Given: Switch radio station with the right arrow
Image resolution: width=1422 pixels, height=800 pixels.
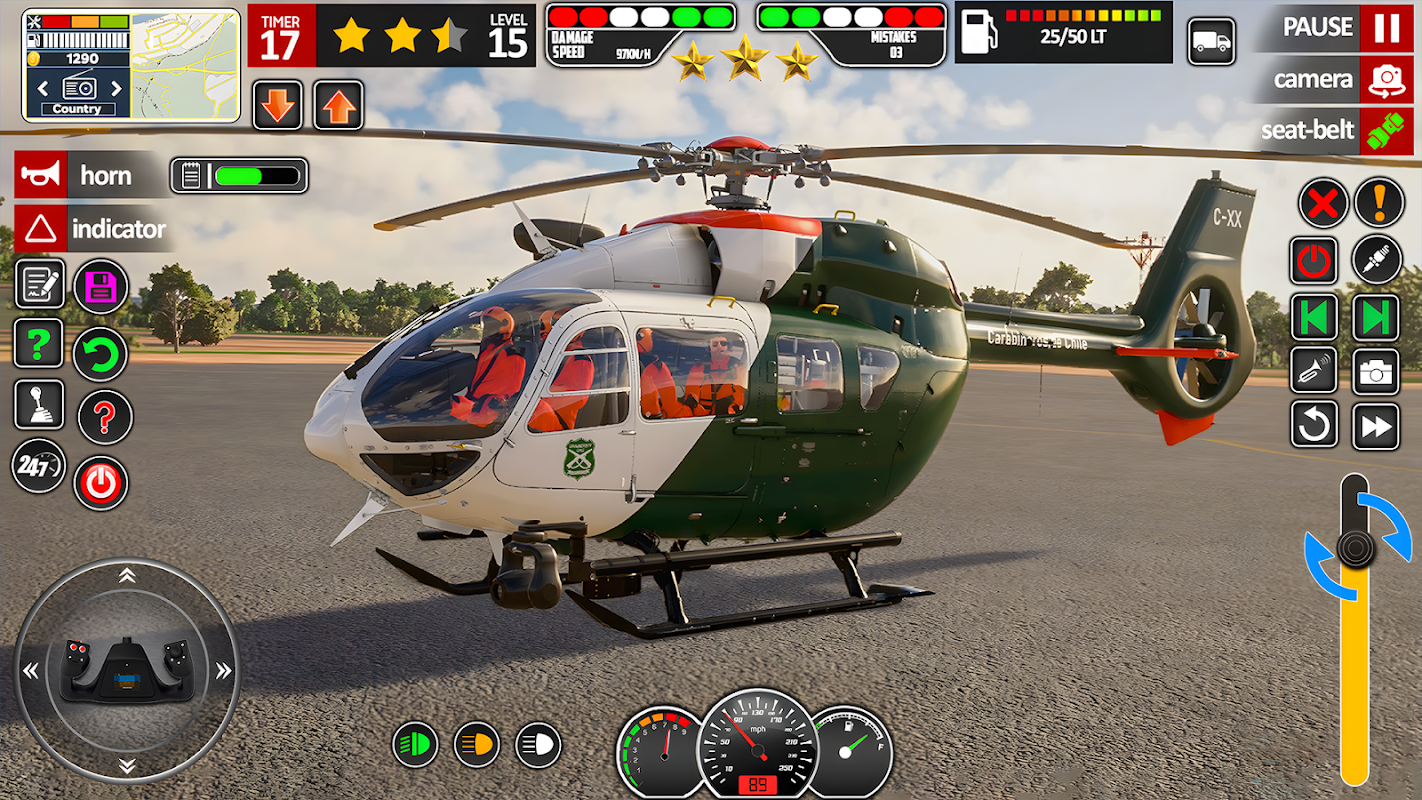Looking at the screenshot, I should (116, 87).
